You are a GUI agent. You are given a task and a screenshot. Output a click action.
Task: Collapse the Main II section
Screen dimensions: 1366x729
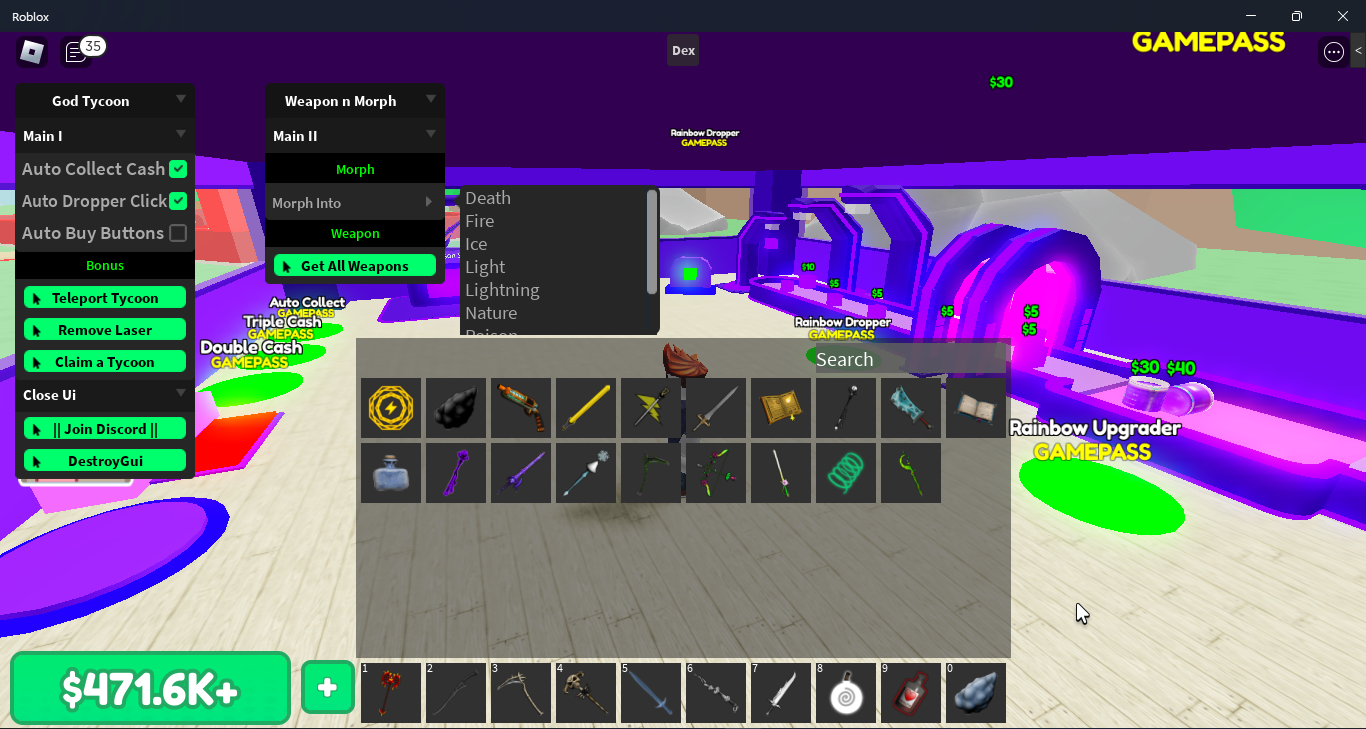coord(355,135)
